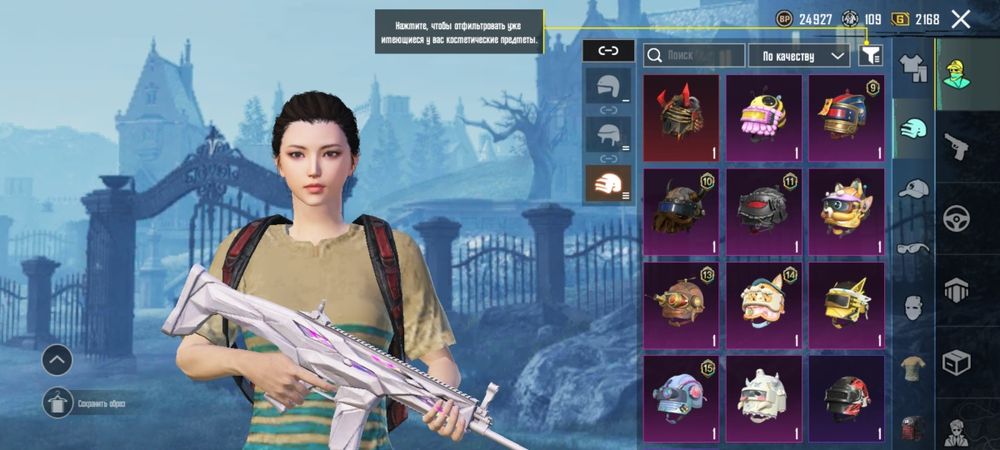Open the По качеству sorting dropdown
The width and height of the screenshot is (1000, 450).
(799, 56)
